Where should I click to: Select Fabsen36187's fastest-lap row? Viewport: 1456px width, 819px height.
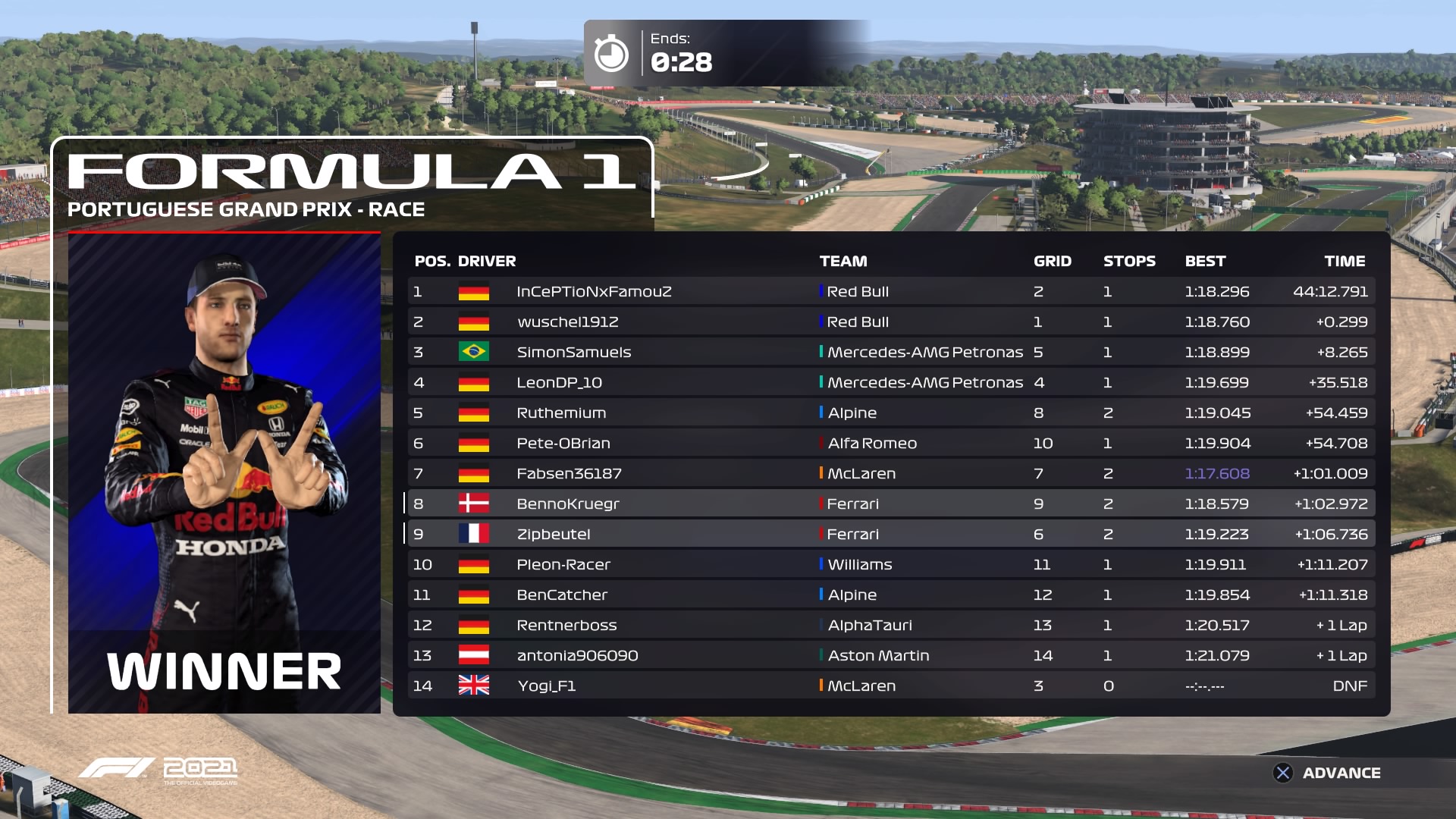(891, 473)
